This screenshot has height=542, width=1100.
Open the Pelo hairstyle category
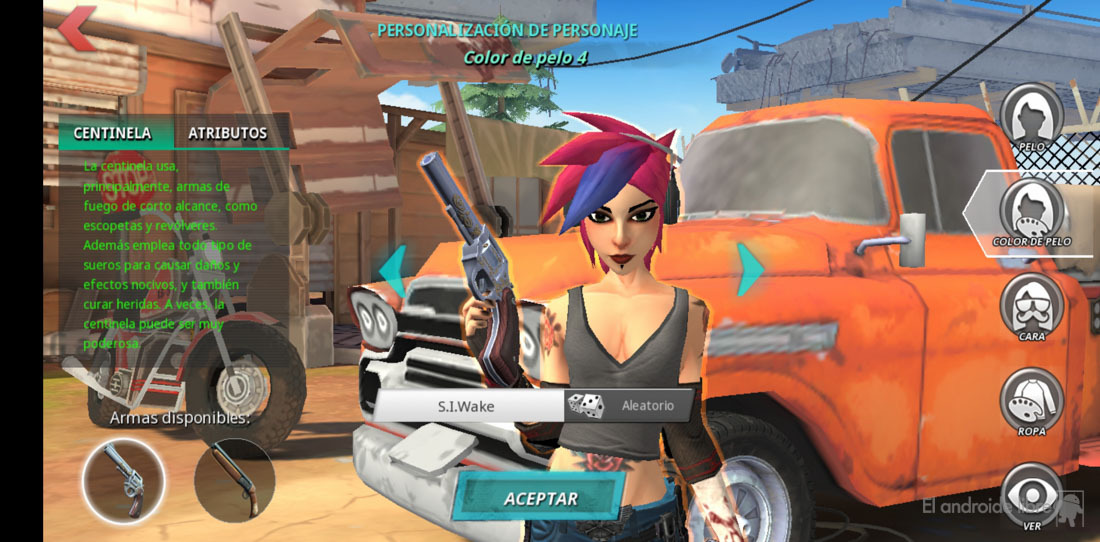[x=1031, y=116]
